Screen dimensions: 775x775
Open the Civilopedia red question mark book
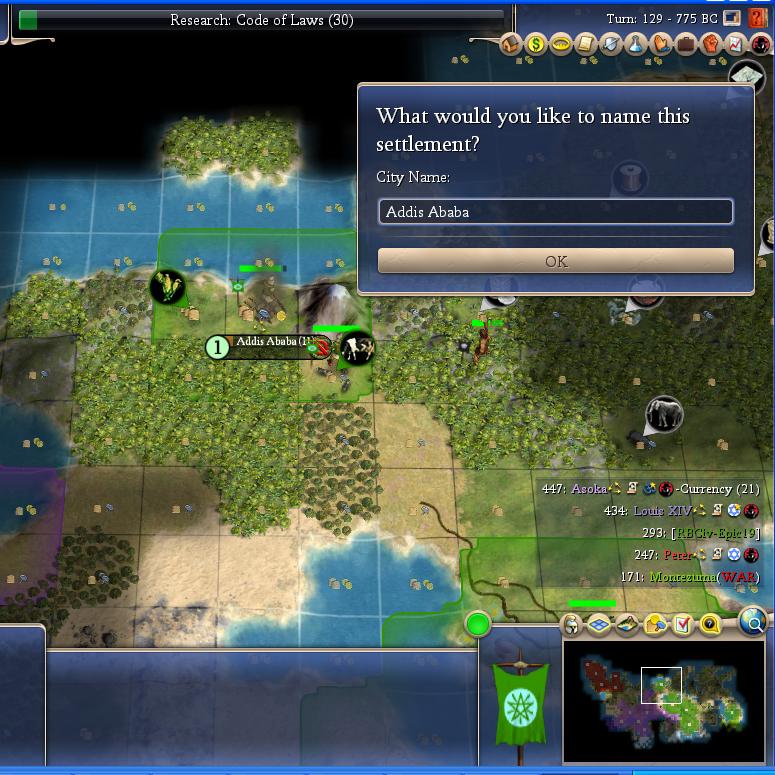click(x=759, y=18)
